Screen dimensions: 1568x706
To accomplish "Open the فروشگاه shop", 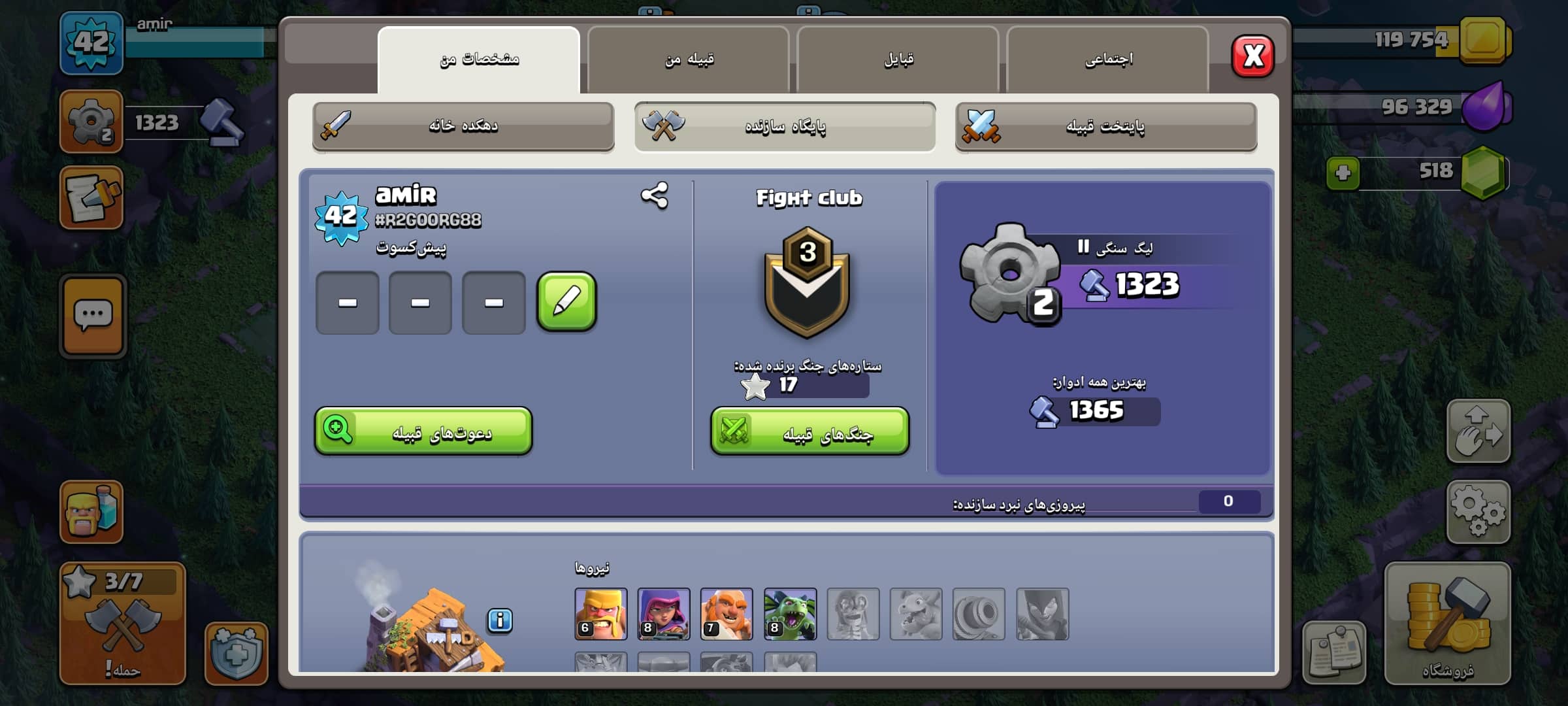I will (x=1447, y=622).
